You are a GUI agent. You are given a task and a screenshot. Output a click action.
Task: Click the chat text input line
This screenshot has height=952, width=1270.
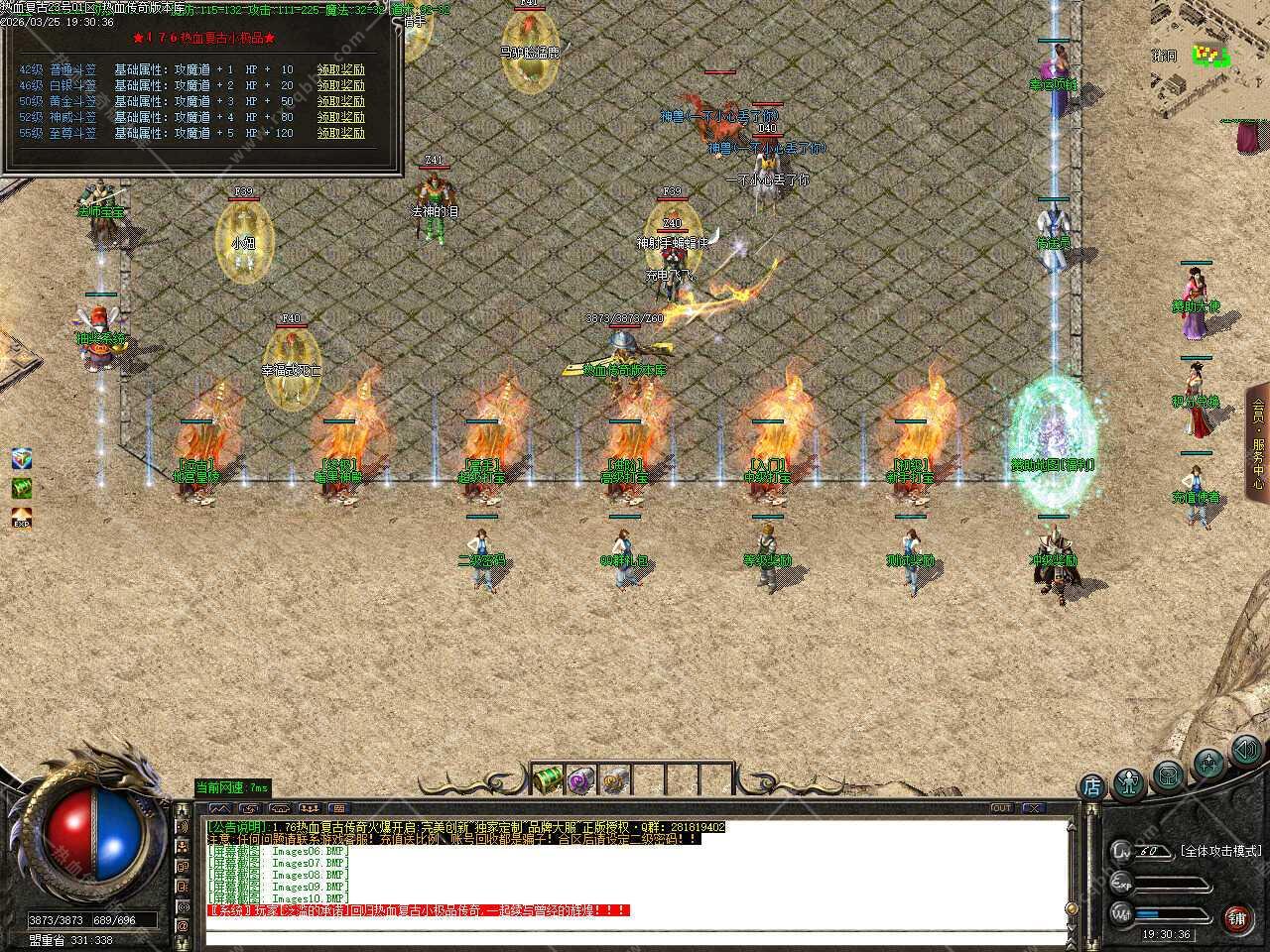click(635, 935)
